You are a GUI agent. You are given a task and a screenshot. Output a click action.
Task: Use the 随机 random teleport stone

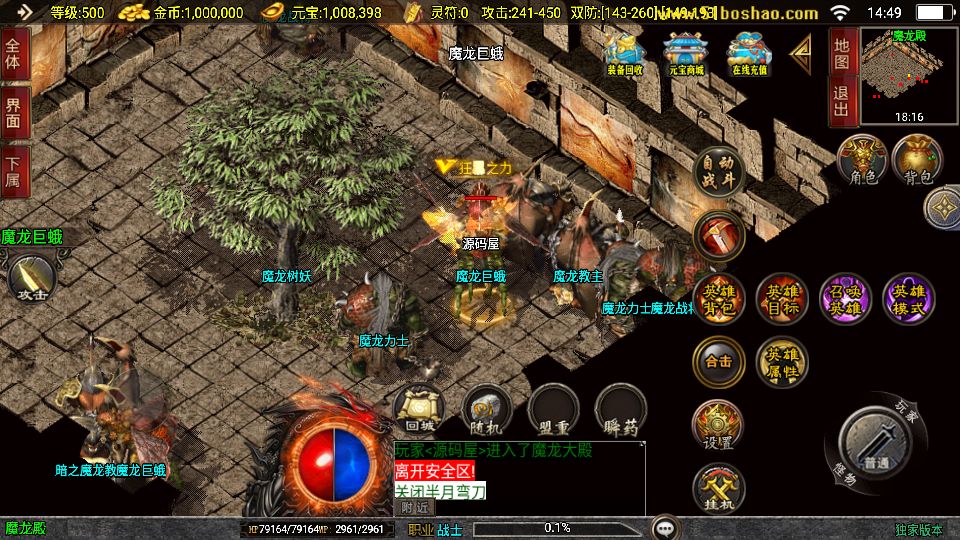pos(487,410)
